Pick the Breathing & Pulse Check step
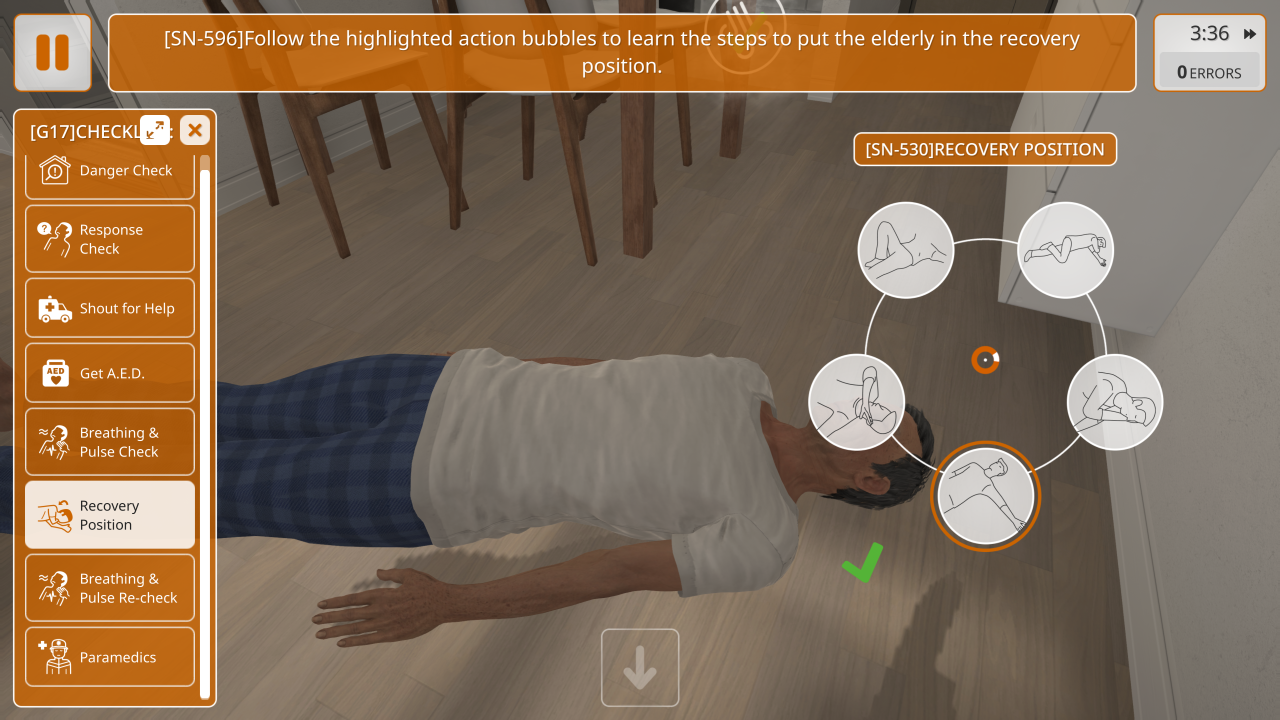The image size is (1280, 720). pyautogui.click(x=110, y=442)
